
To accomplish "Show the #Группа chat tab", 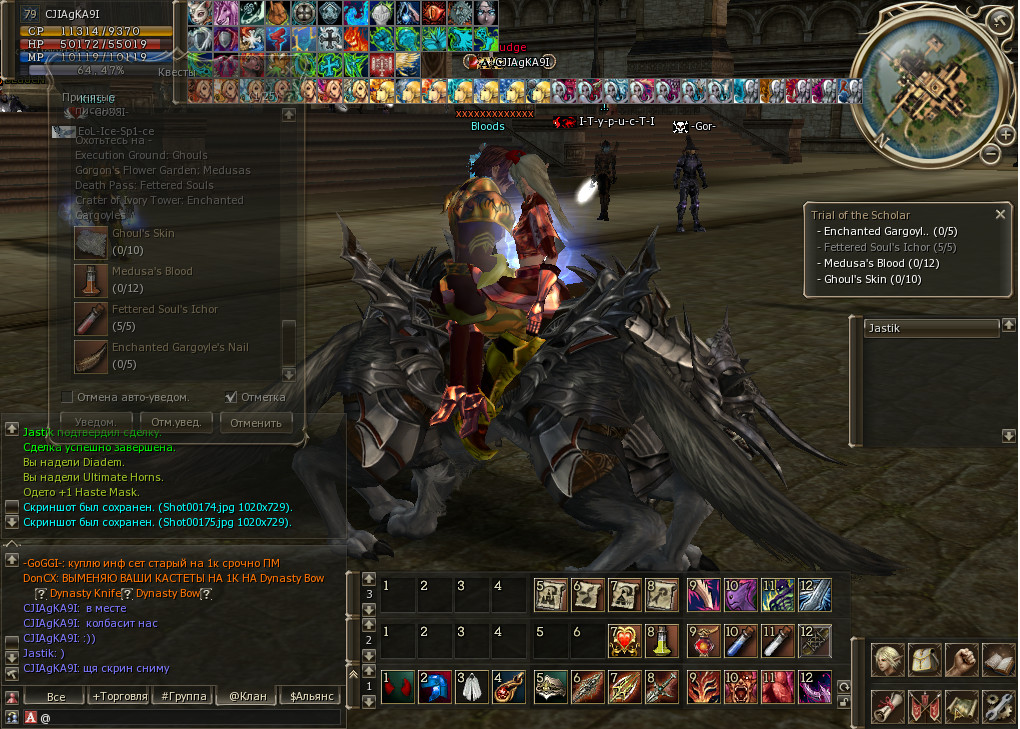I will pos(184,696).
